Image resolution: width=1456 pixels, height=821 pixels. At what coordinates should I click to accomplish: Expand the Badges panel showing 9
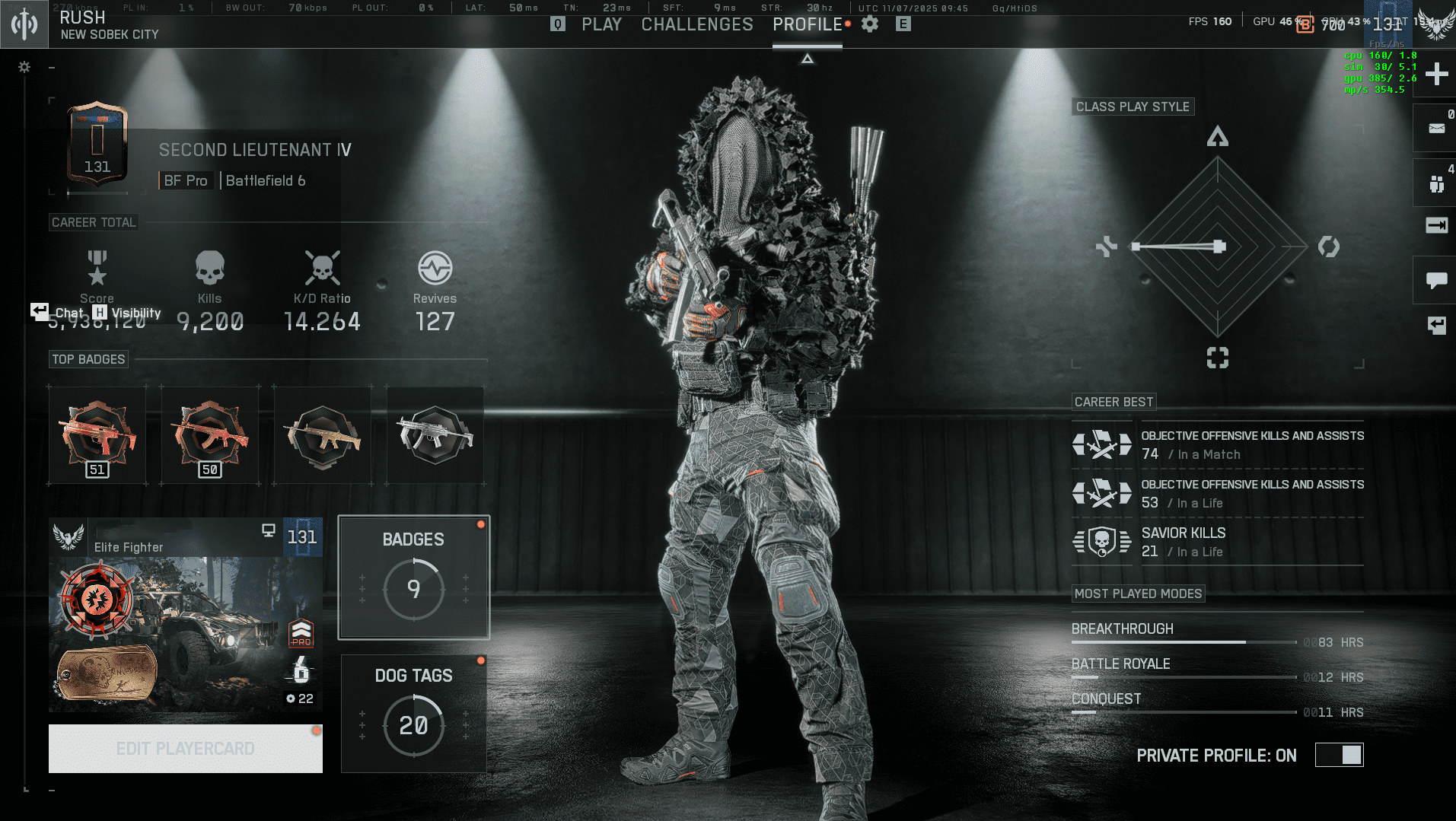coord(413,577)
